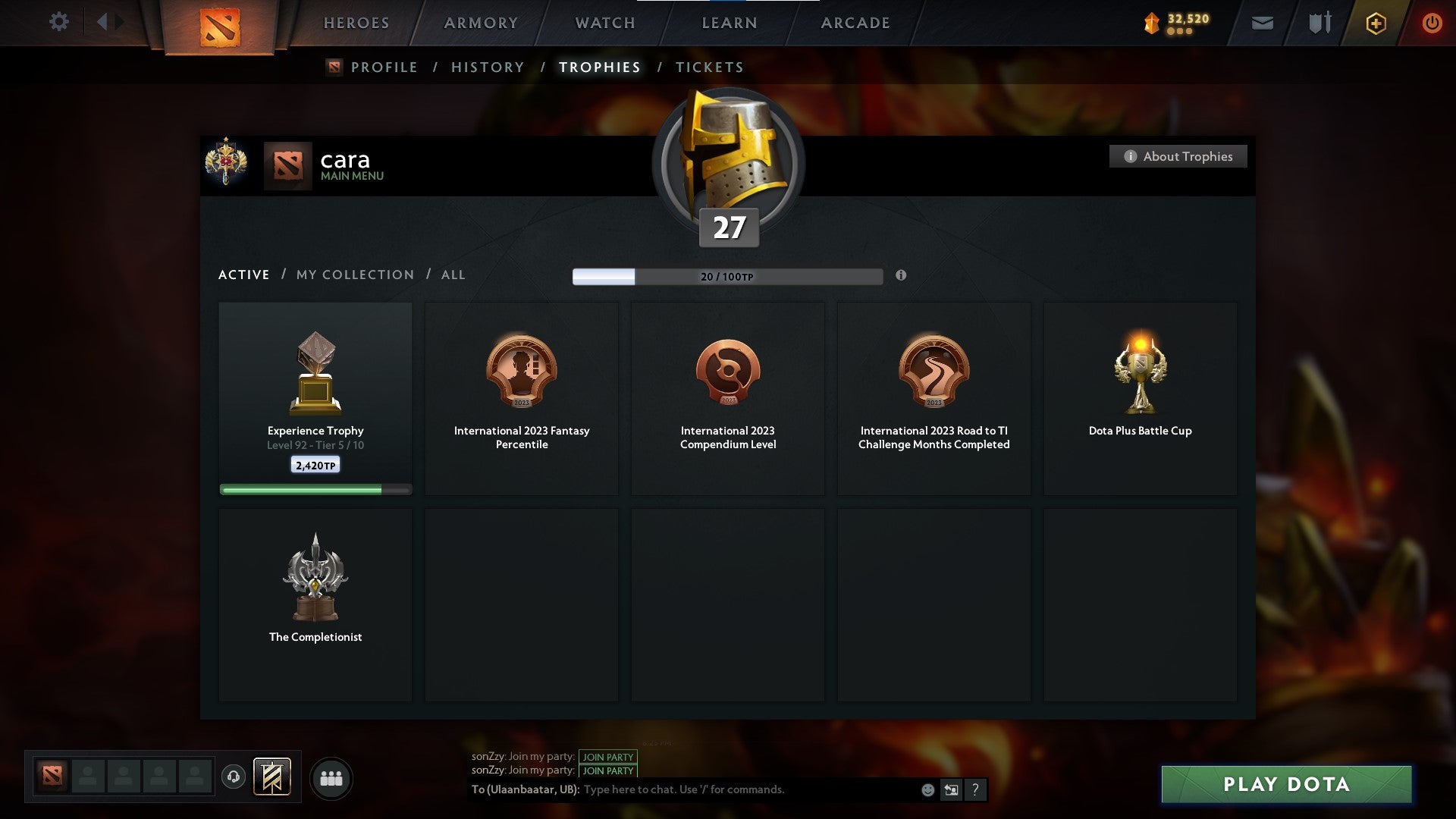Open About Trophies
This screenshot has height=819, width=1456.
(1178, 156)
